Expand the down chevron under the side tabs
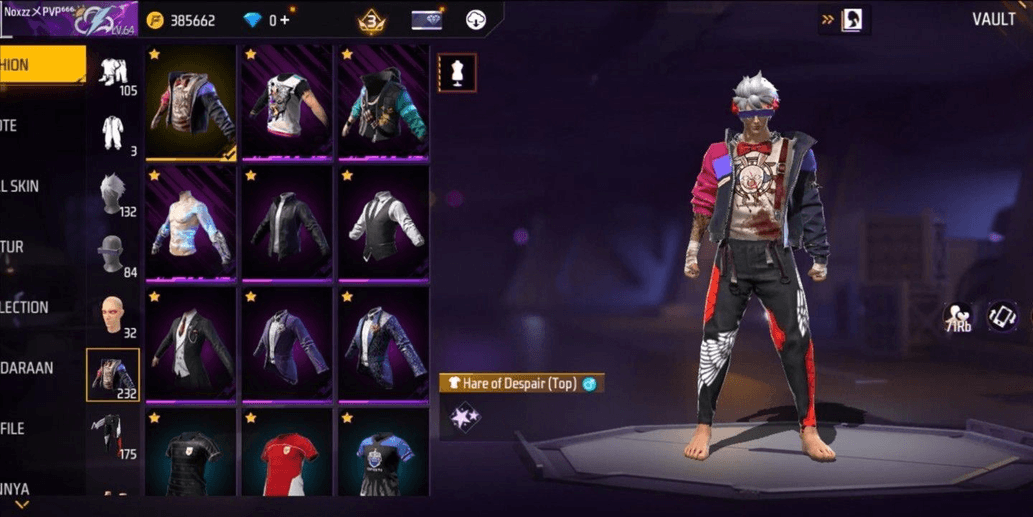 20,505
